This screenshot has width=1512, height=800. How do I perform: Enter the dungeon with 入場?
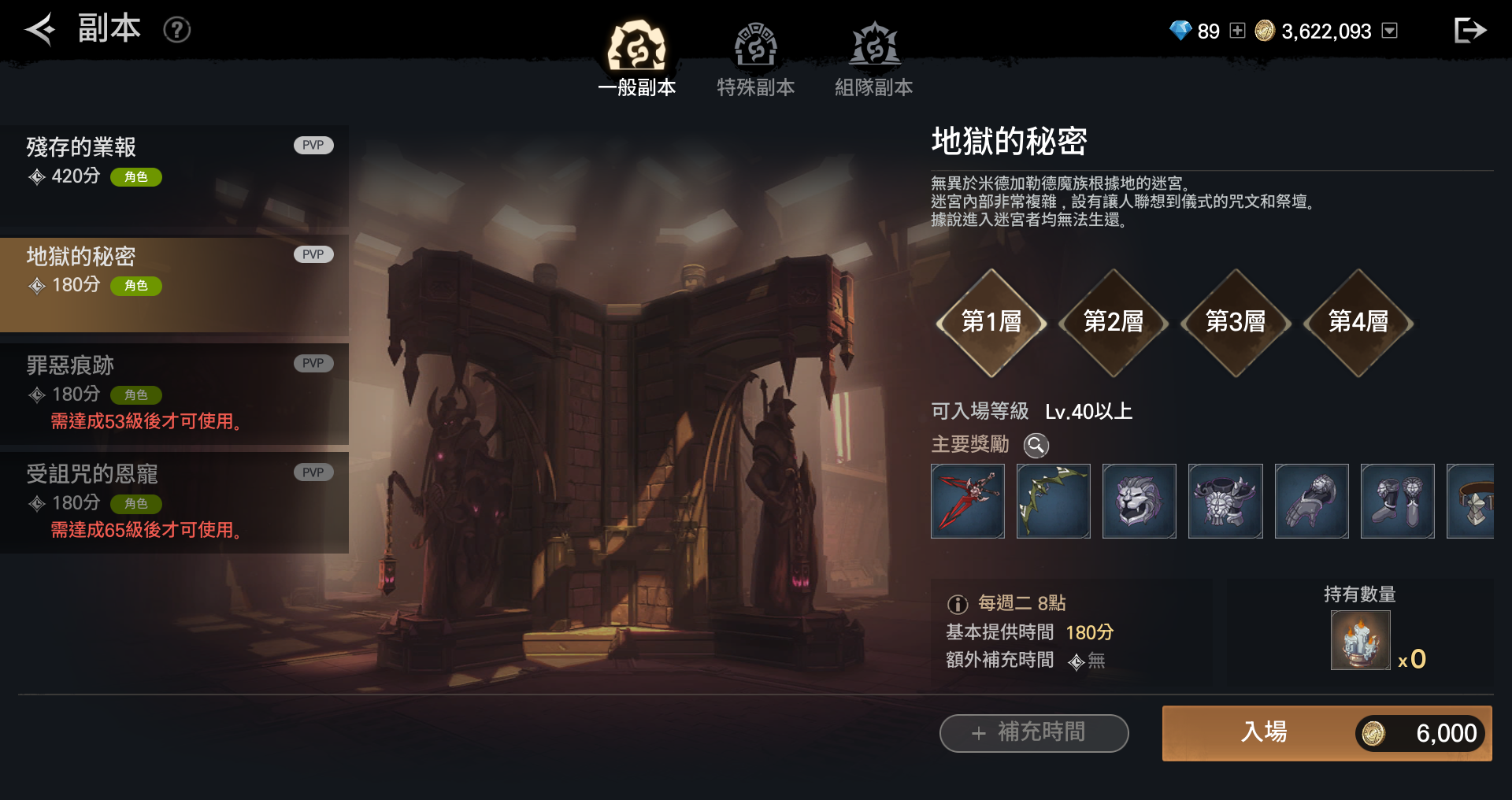click(1326, 733)
